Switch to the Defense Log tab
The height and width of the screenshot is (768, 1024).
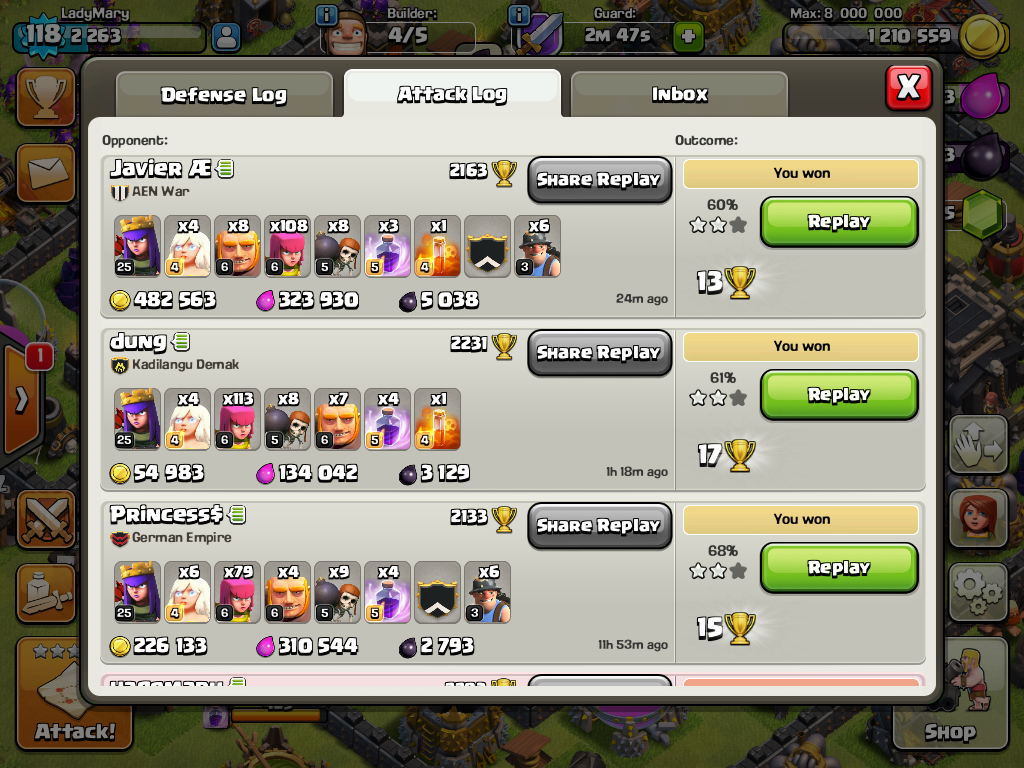pos(224,95)
